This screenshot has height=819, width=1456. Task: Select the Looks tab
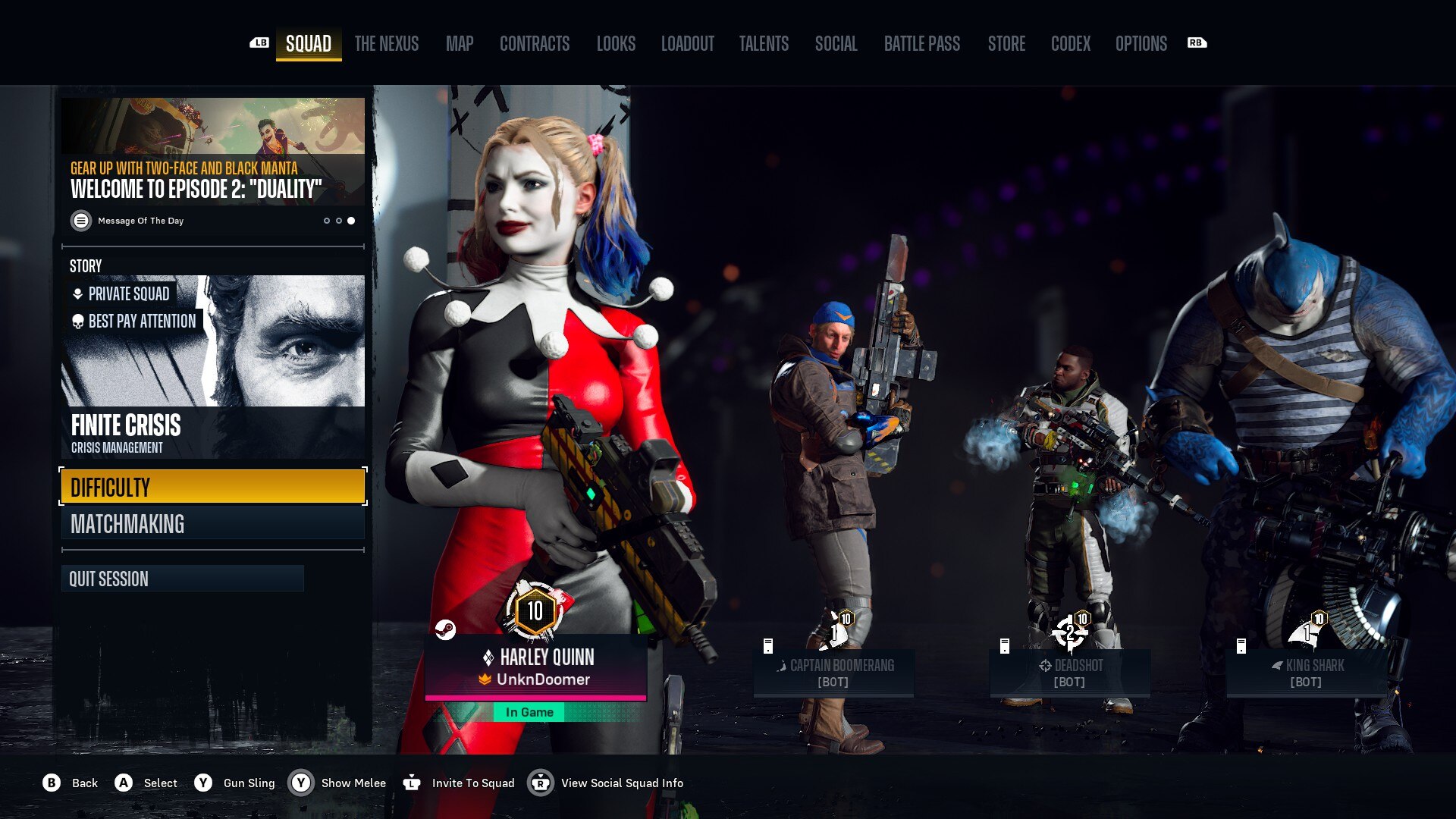616,44
